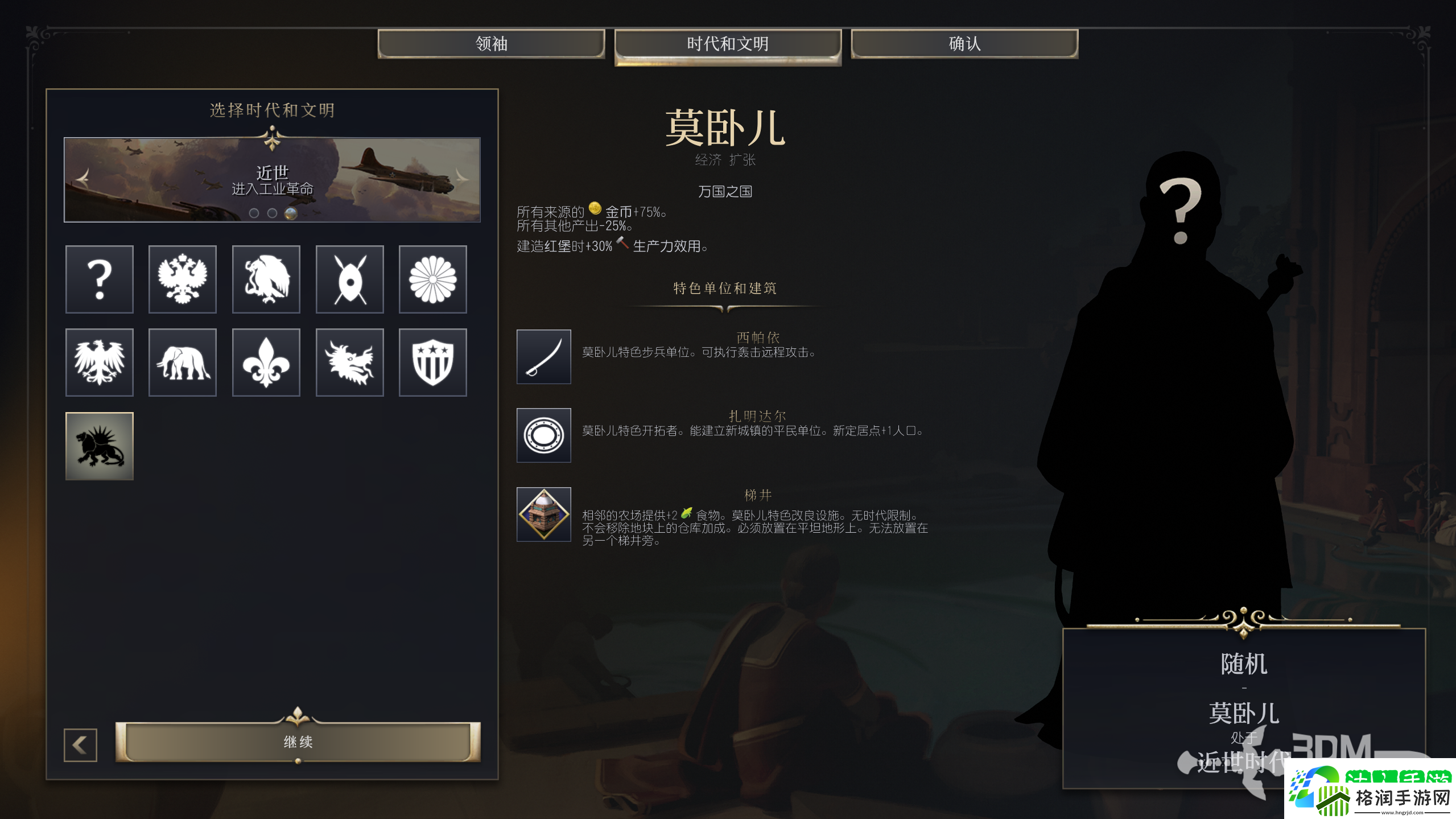This screenshot has width=1456, height=819.
Task: Choose the elephant Siam civilization icon
Action: click(182, 362)
